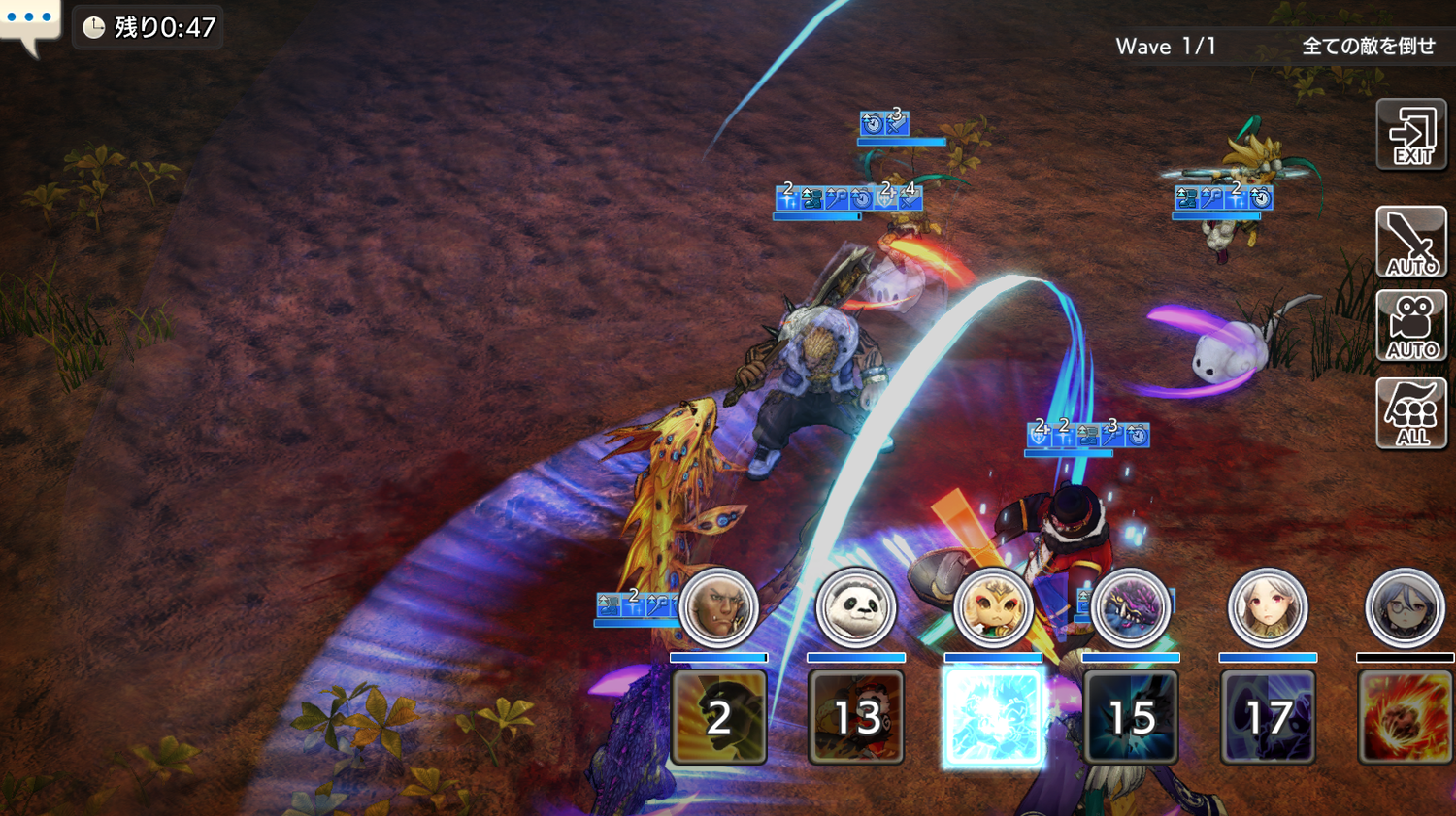Select the purple dragon character portrait

tap(1131, 608)
